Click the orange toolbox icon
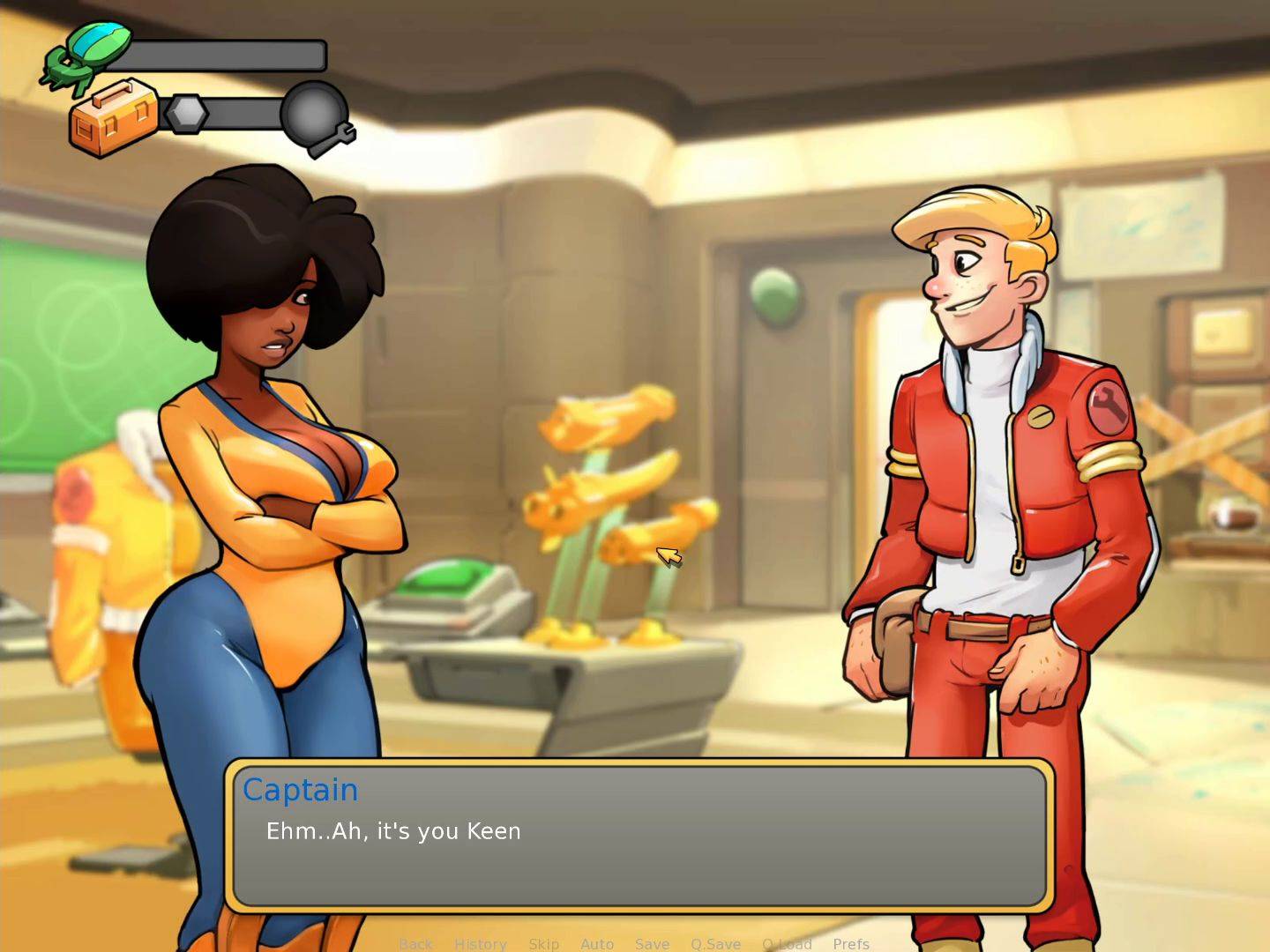 [113, 118]
